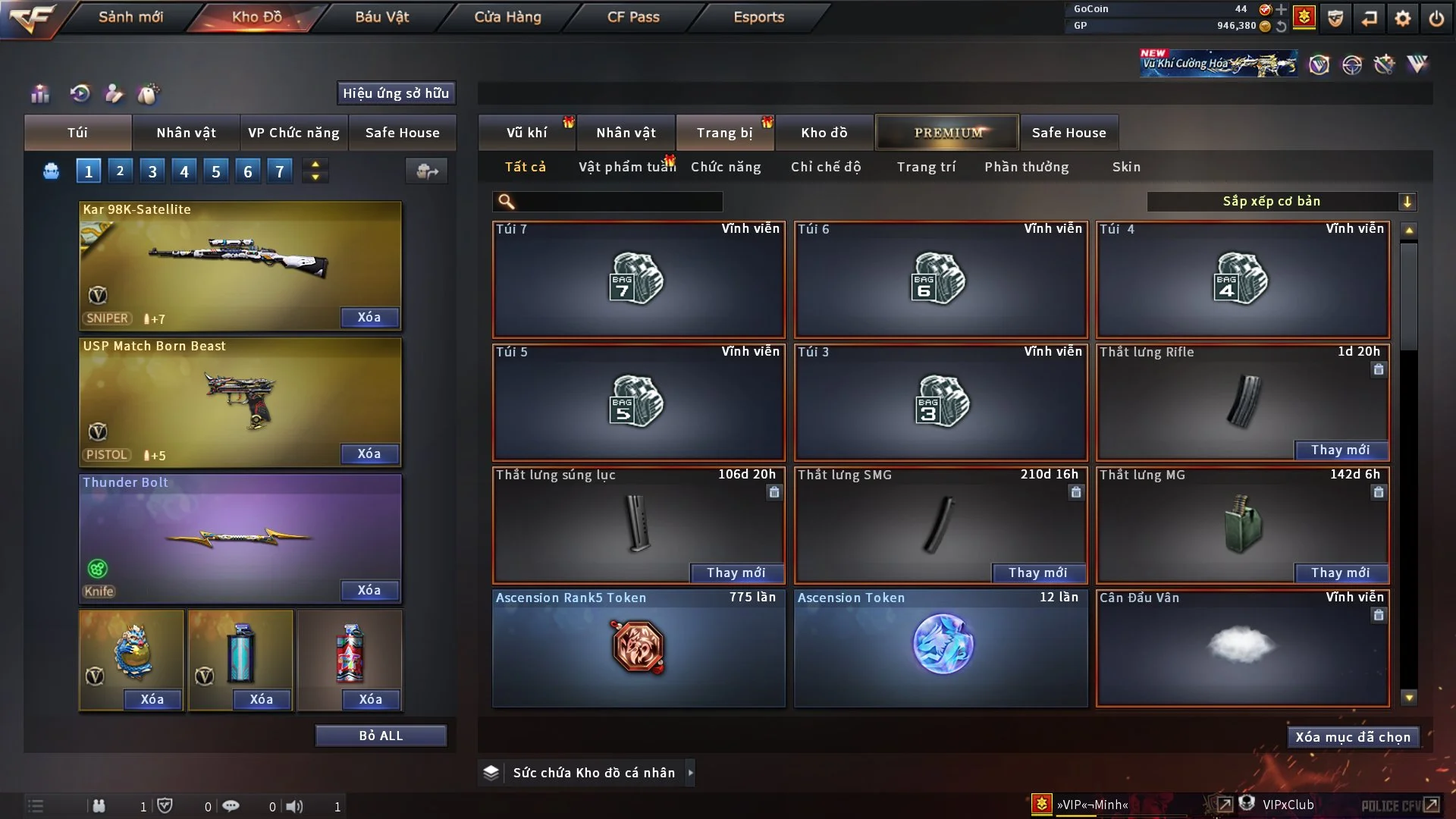Viewport: 1456px width, 819px height.
Task: Open the Hiệu ứng sở hữu panel
Action: [396, 93]
